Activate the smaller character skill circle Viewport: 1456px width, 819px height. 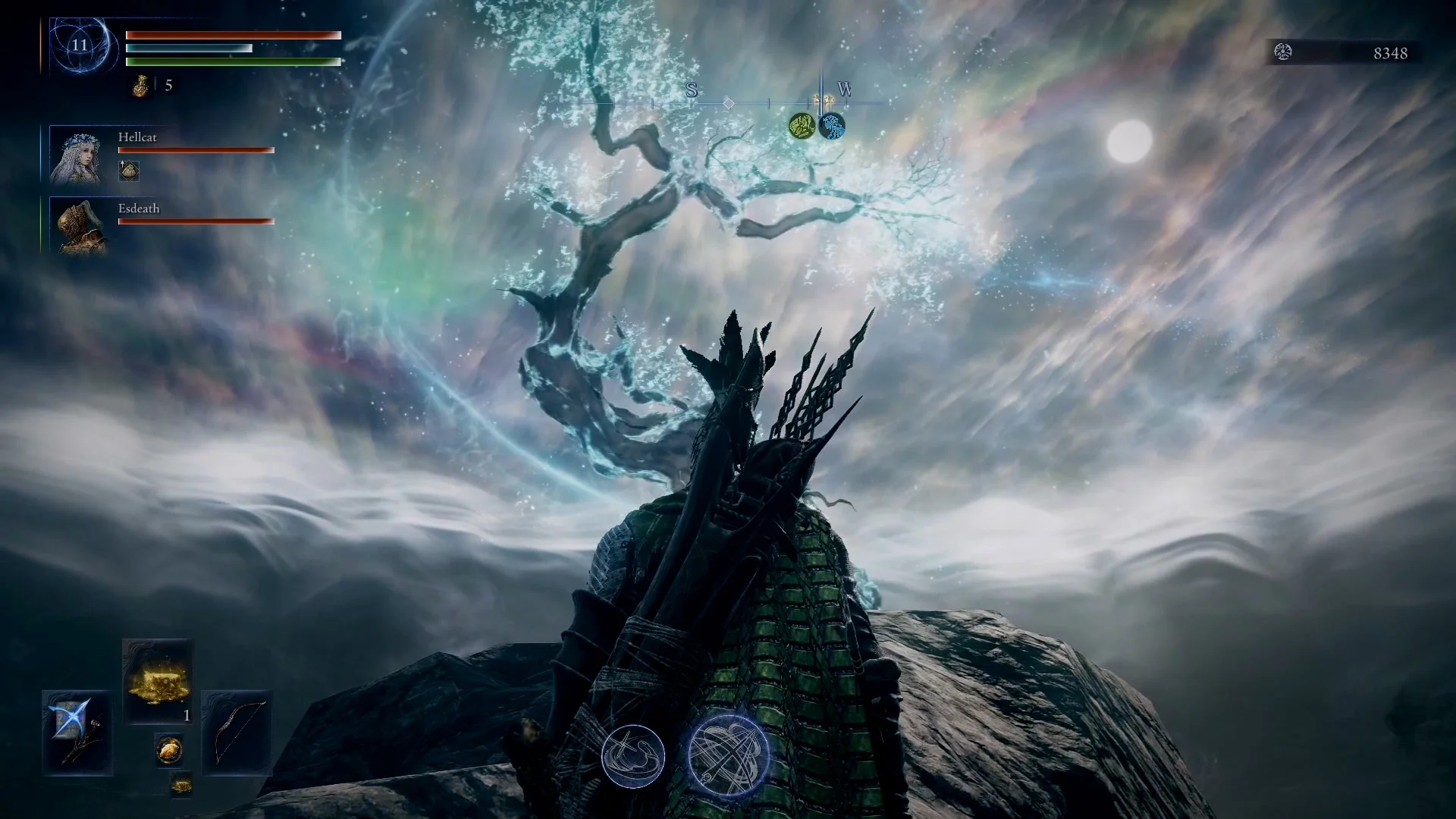pyautogui.click(x=633, y=756)
